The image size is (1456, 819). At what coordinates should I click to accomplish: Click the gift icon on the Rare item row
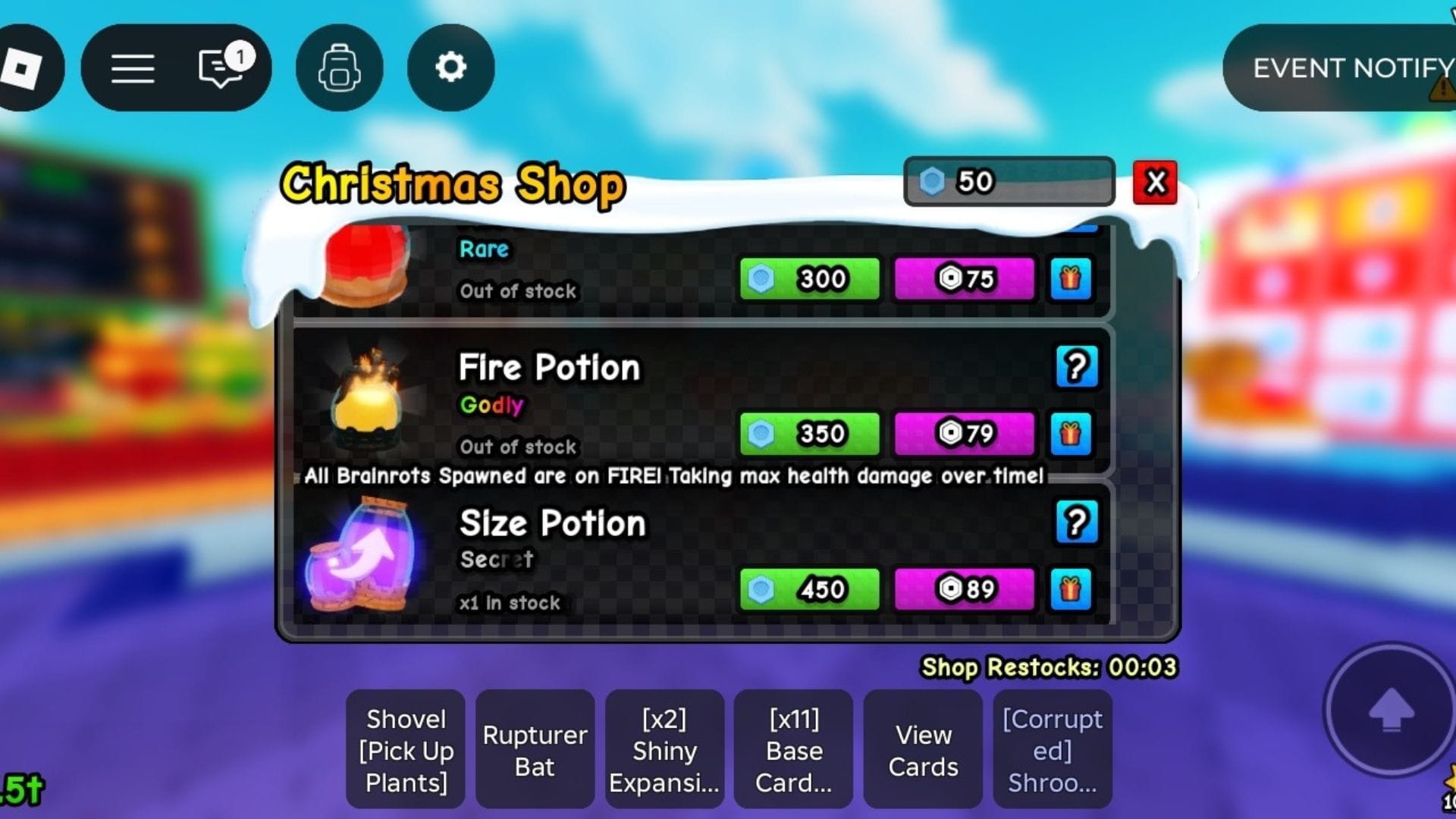[x=1070, y=278]
